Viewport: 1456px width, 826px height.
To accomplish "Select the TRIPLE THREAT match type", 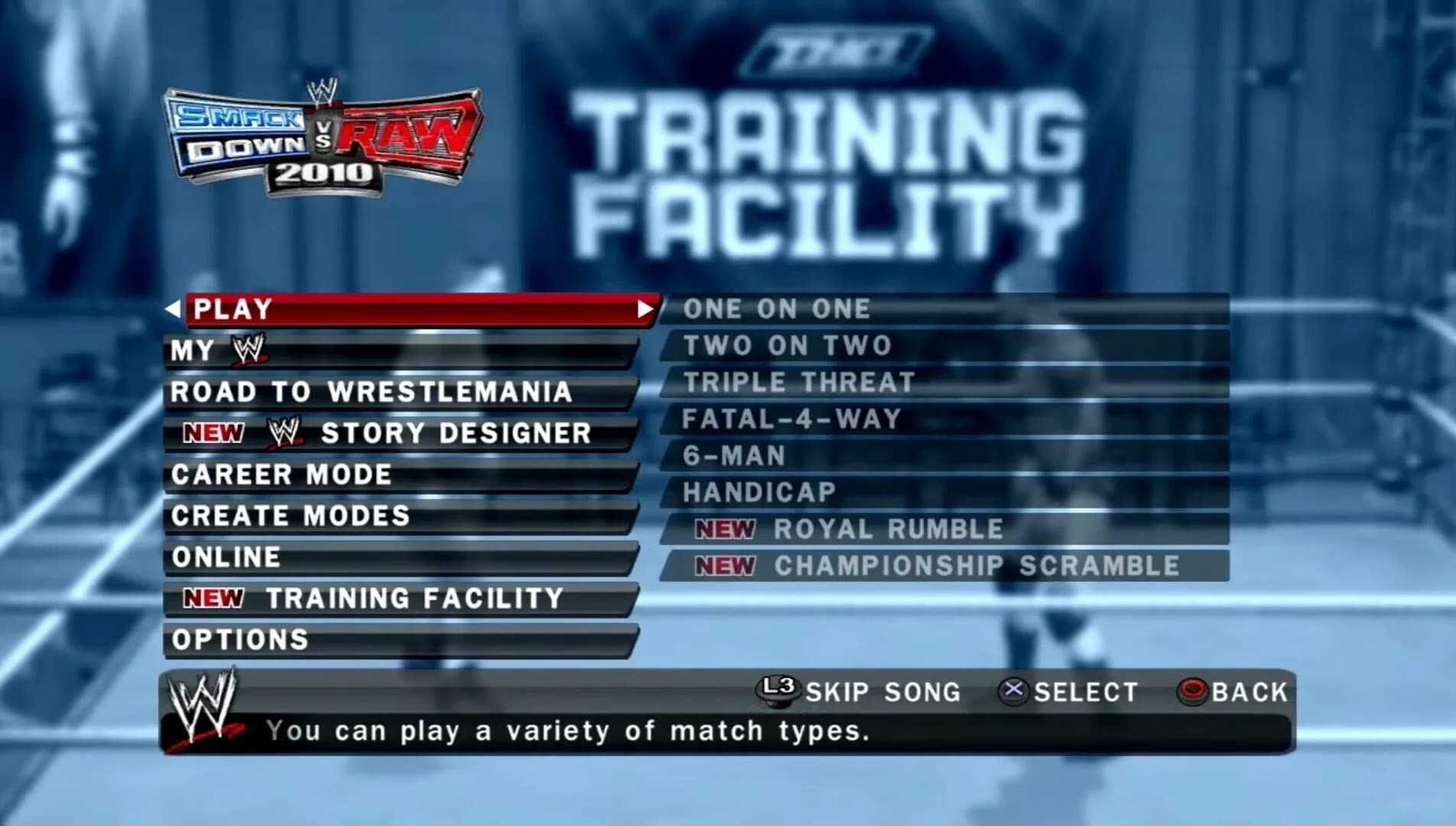I will point(798,381).
